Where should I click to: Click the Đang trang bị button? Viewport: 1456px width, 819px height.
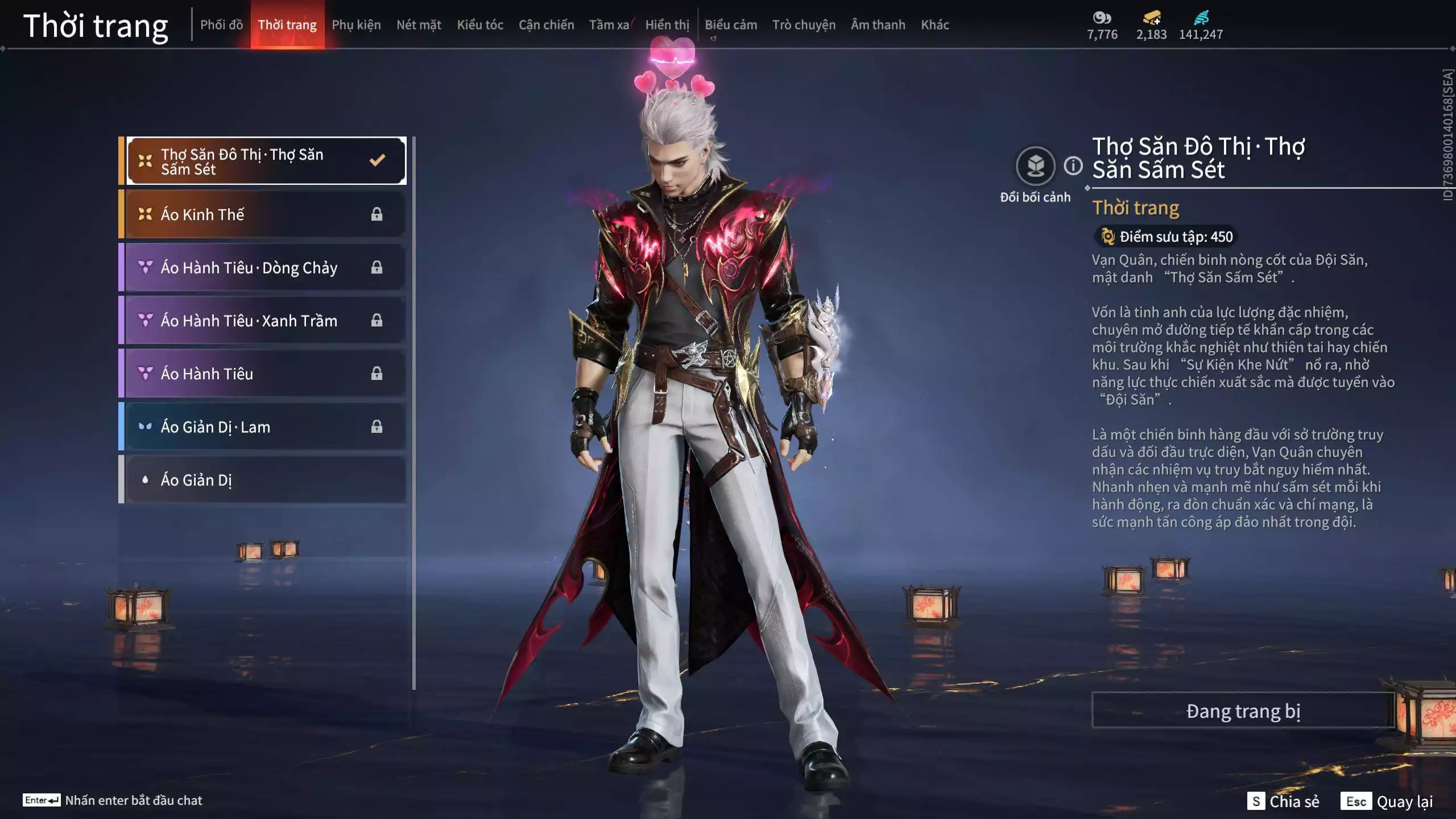point(1243,711)
